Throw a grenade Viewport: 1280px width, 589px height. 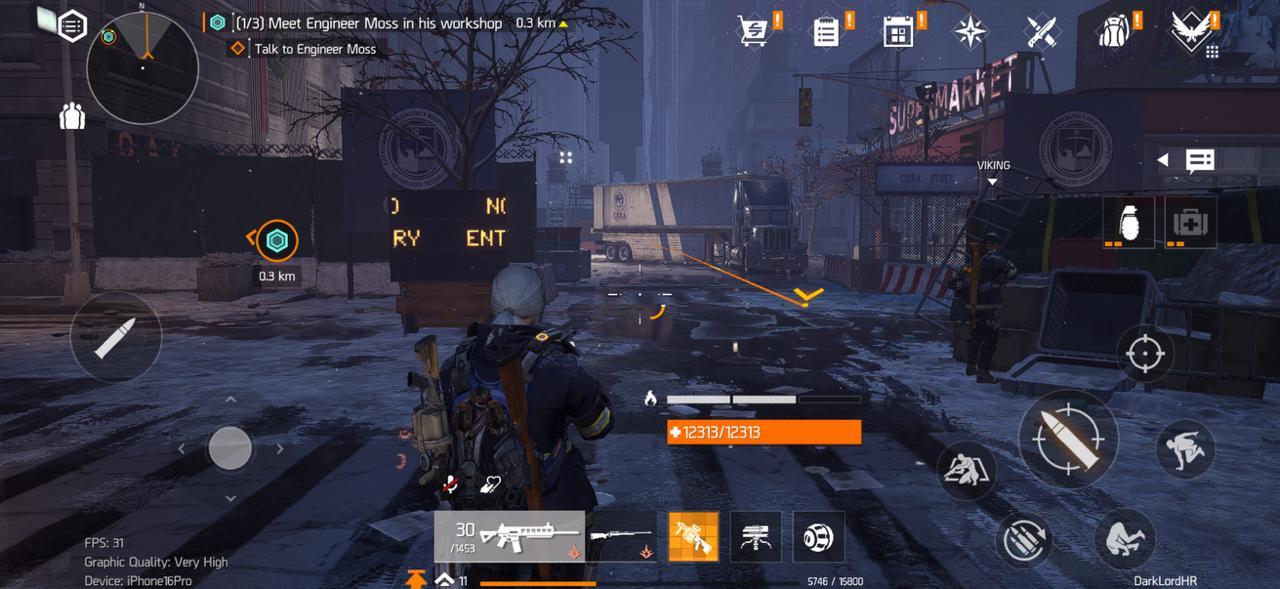click(1128, 221)
